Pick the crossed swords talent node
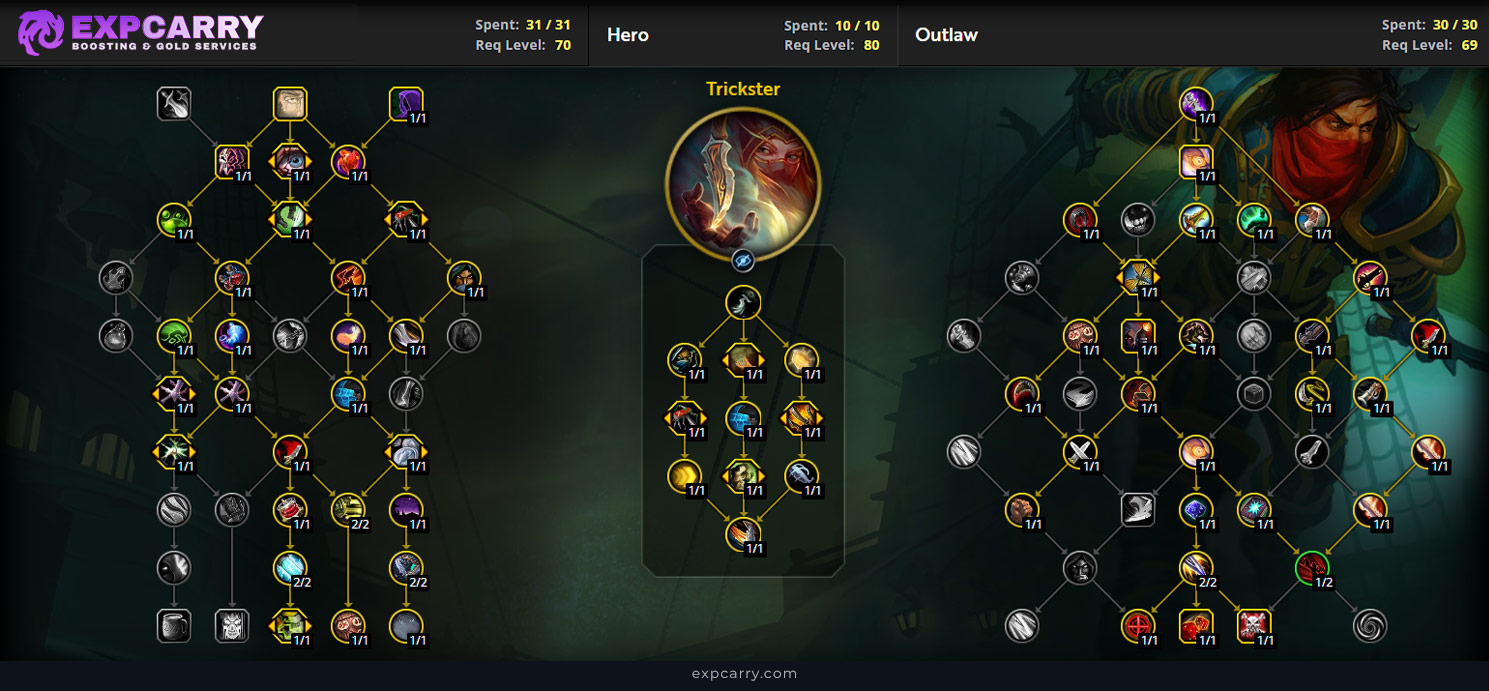Viewport: 1489px width, 691px height. pos(1080,452)
